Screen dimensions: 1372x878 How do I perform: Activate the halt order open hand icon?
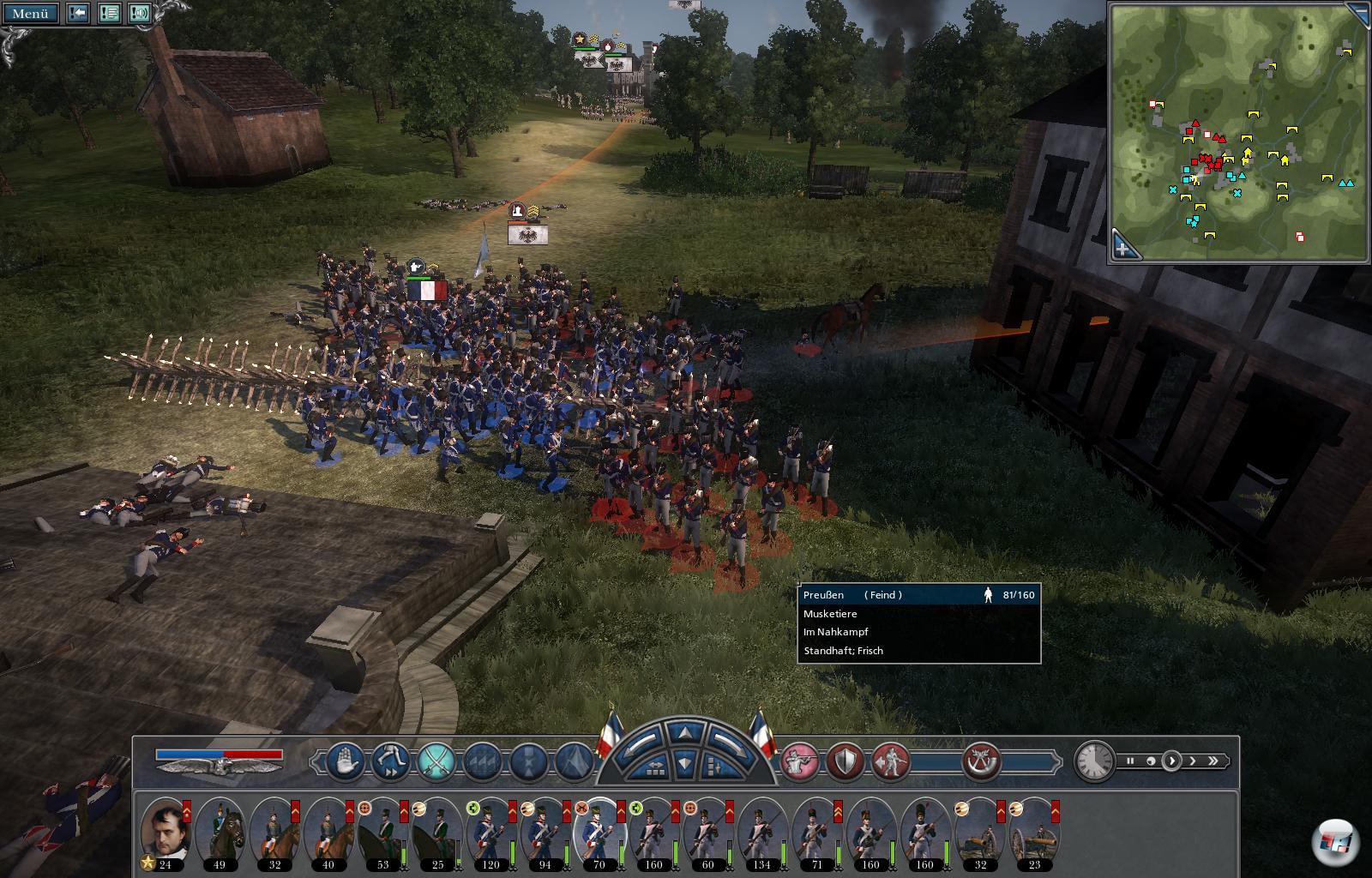point(345,761)
